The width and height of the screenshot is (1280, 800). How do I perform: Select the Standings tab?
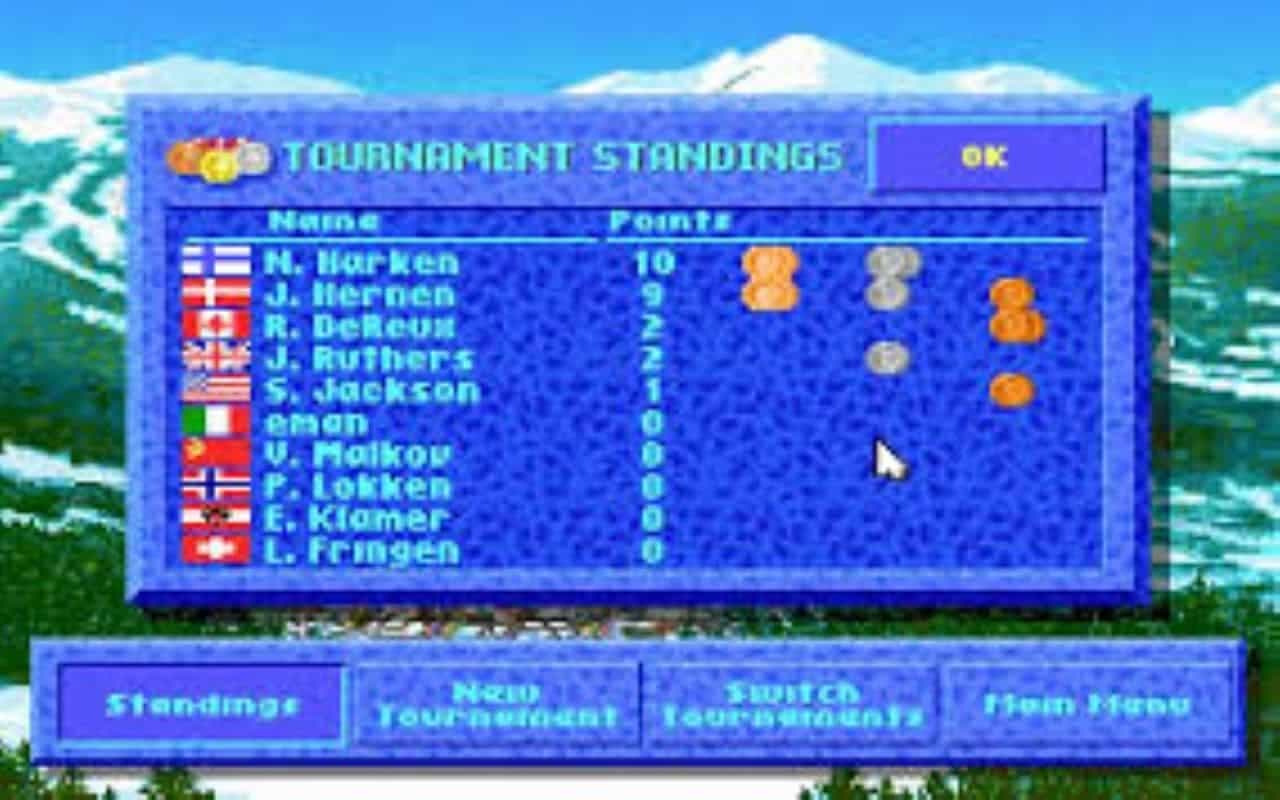200,706
